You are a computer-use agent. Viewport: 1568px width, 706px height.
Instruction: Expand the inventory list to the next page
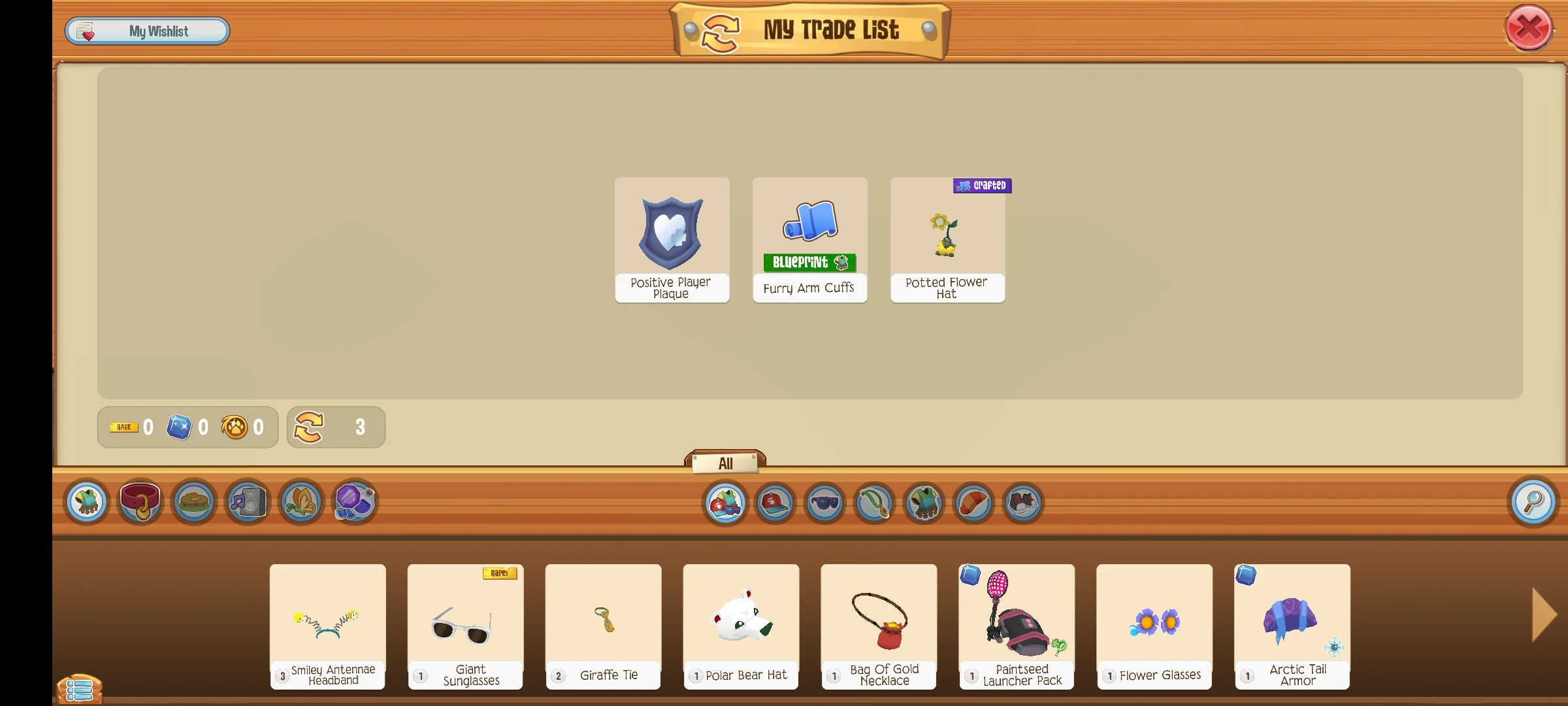click(x=1544, y=614)
